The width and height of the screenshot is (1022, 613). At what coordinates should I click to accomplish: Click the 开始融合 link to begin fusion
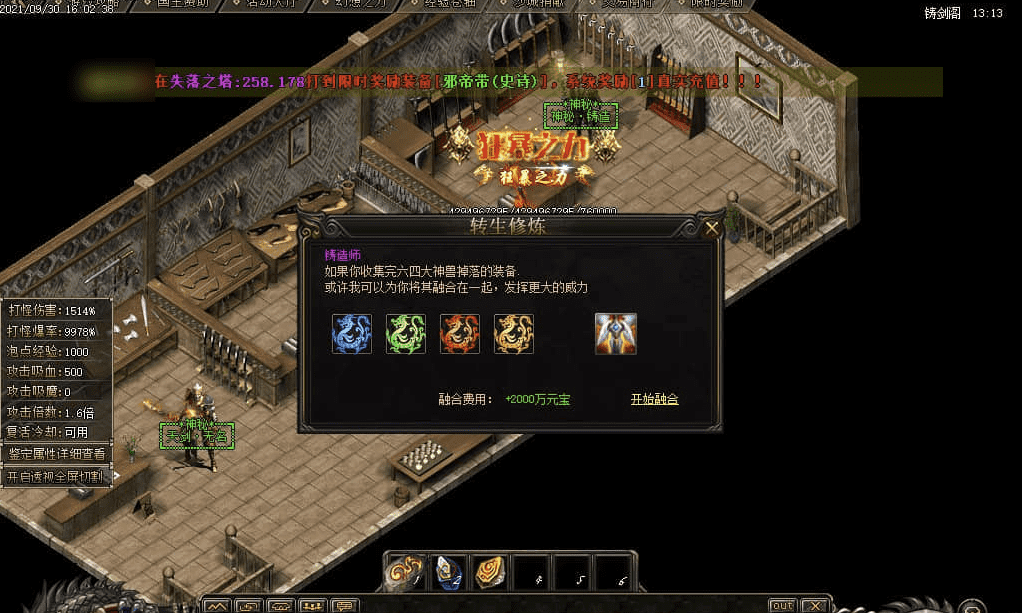654,399
